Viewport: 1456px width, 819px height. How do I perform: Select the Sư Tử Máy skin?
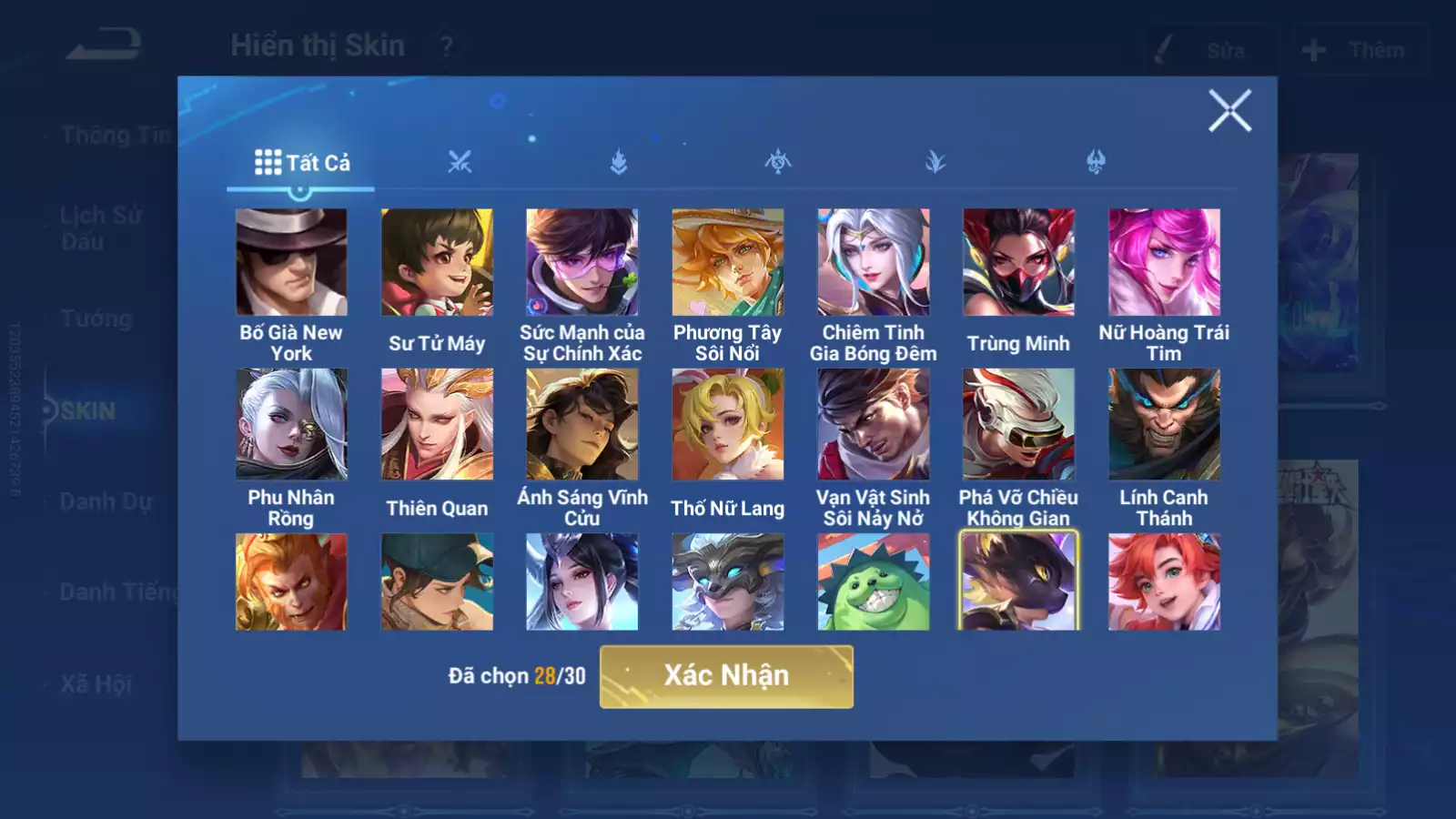(437, 262)
